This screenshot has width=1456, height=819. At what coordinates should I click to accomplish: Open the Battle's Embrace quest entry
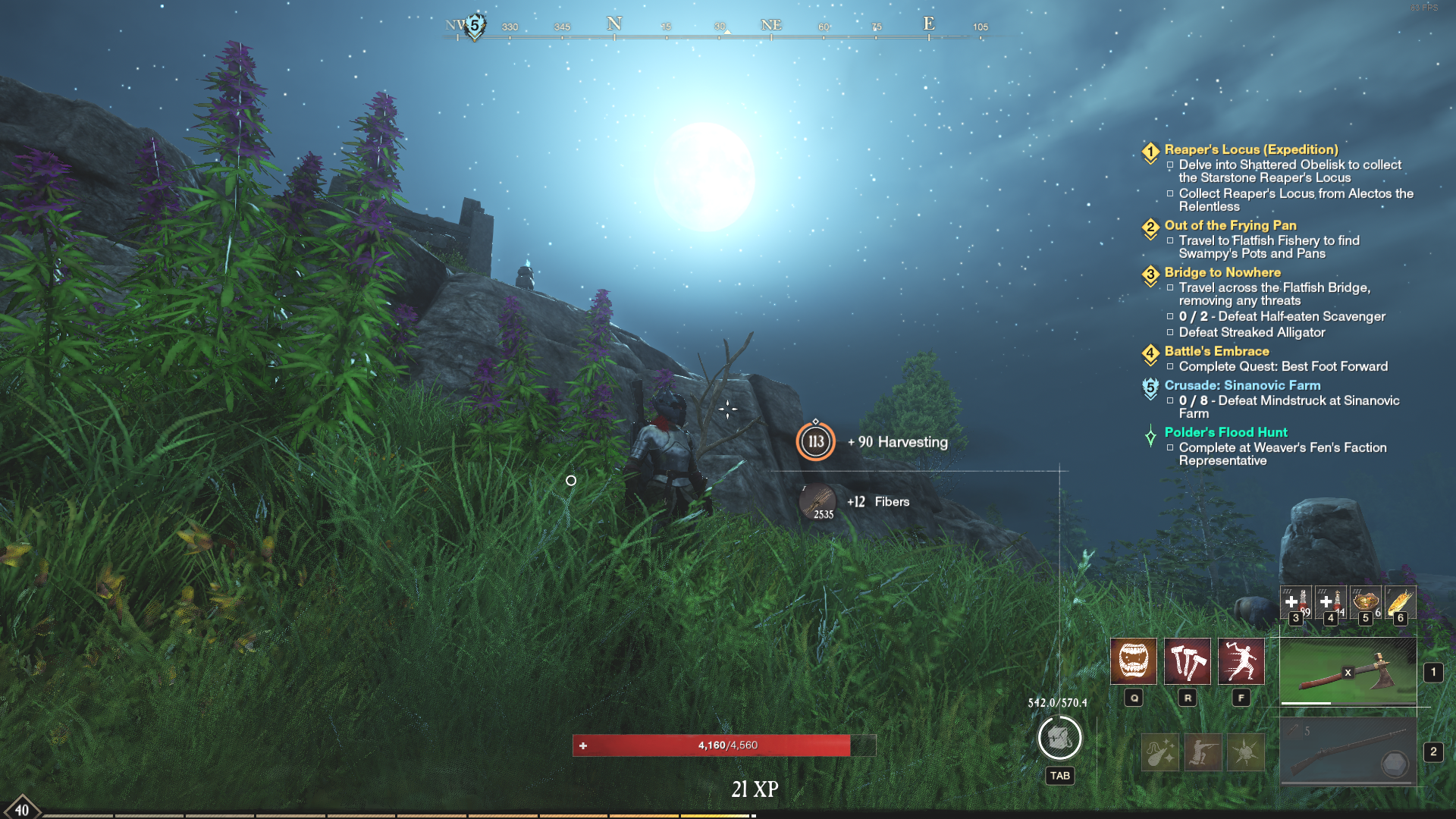(1216, 351)
